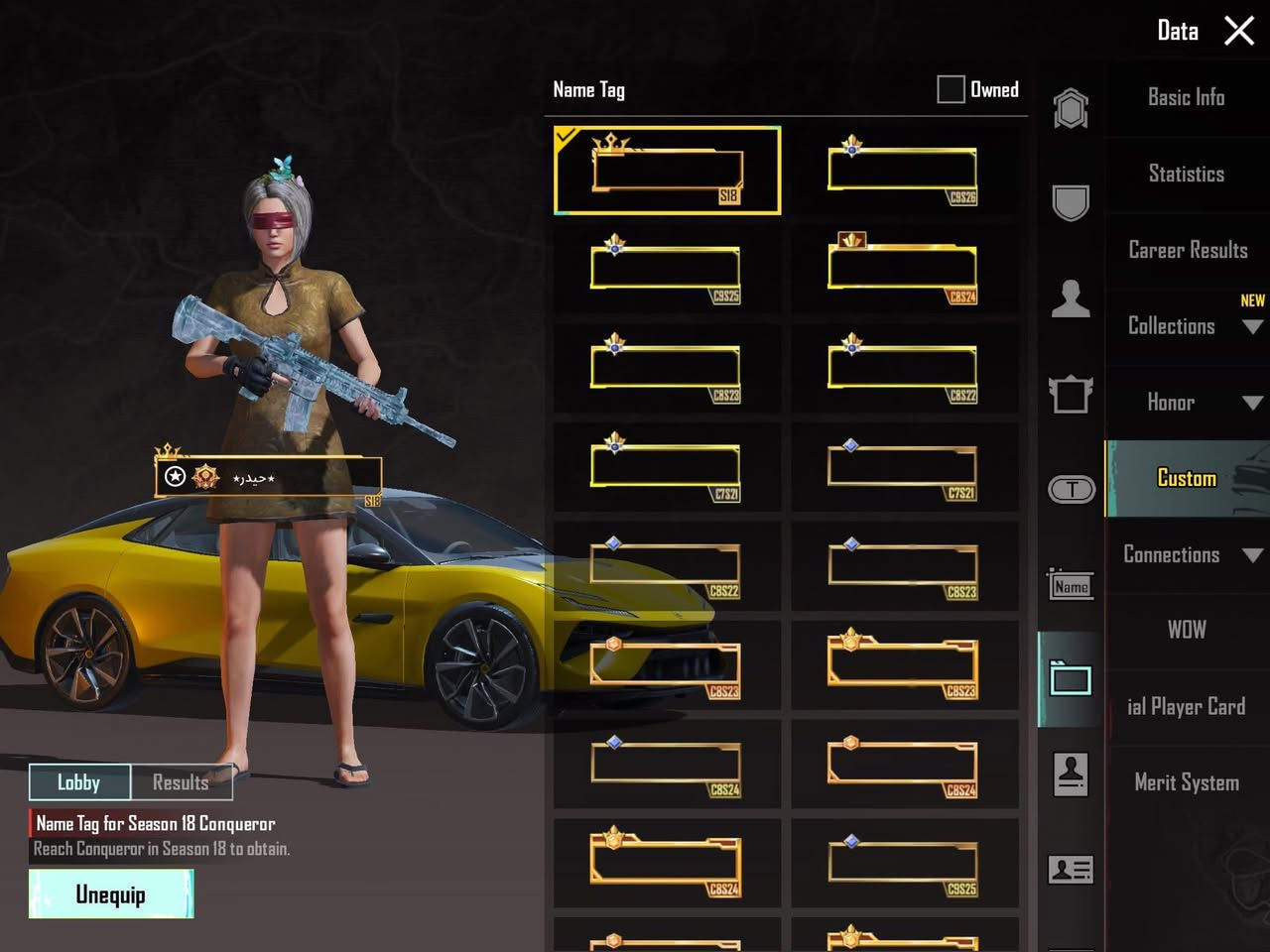Image resolution: width=1270 pixels, height=952 pixels.
Task: Show Career Results
Action: click(1187, 250)
